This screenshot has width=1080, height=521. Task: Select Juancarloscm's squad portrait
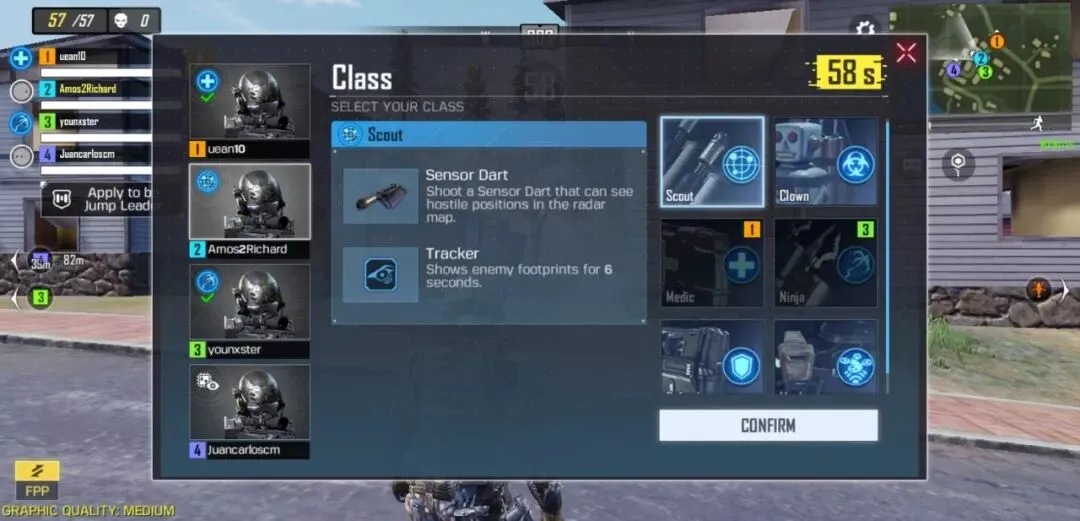pos(250,403)
